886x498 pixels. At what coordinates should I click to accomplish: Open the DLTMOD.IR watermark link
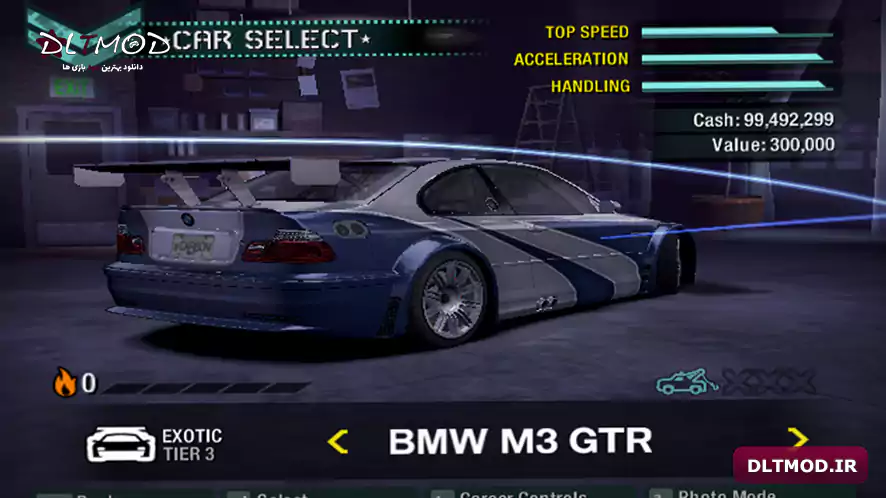[800, 466]
